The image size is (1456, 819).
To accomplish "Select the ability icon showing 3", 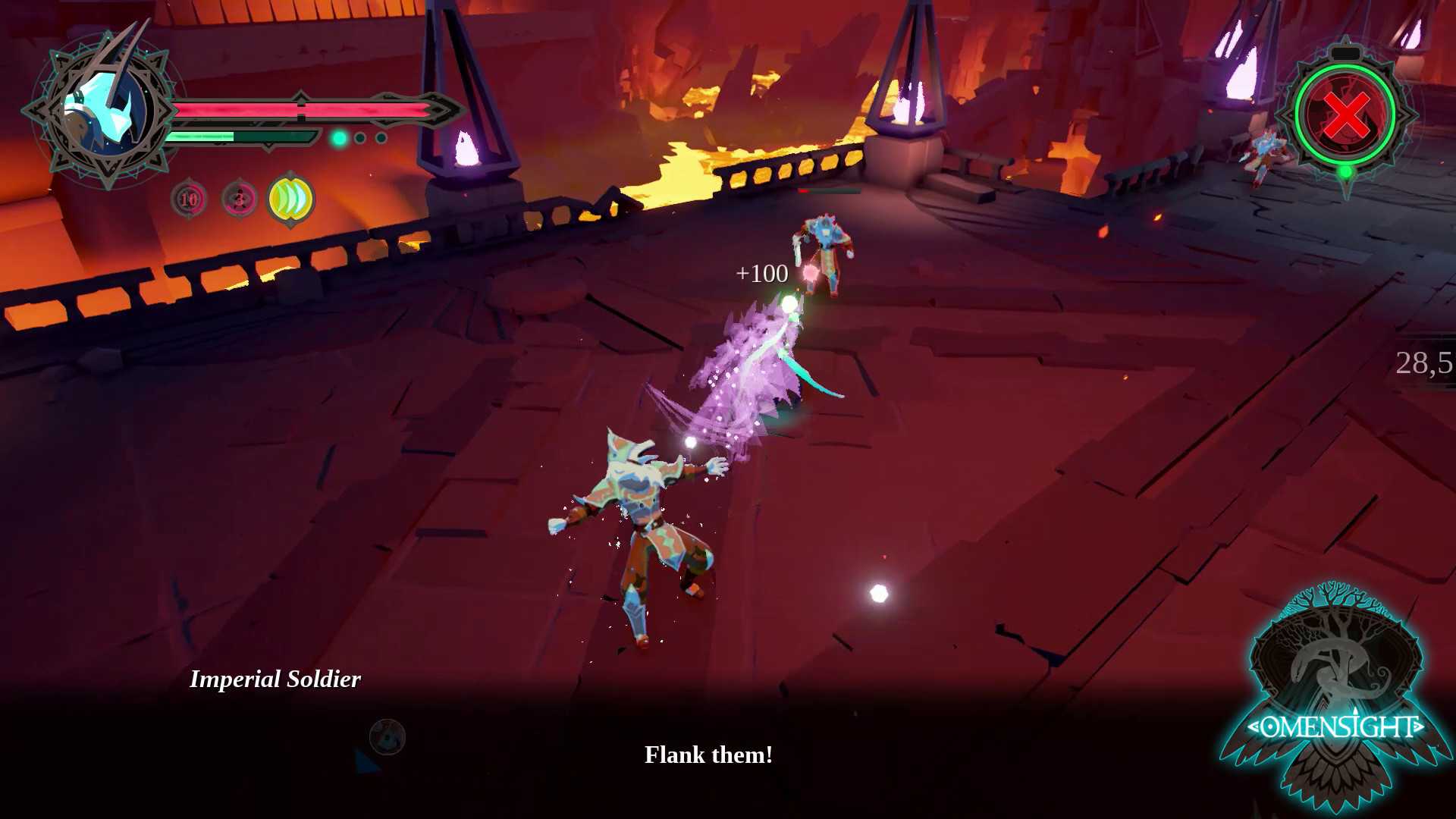I will (240, 199).
